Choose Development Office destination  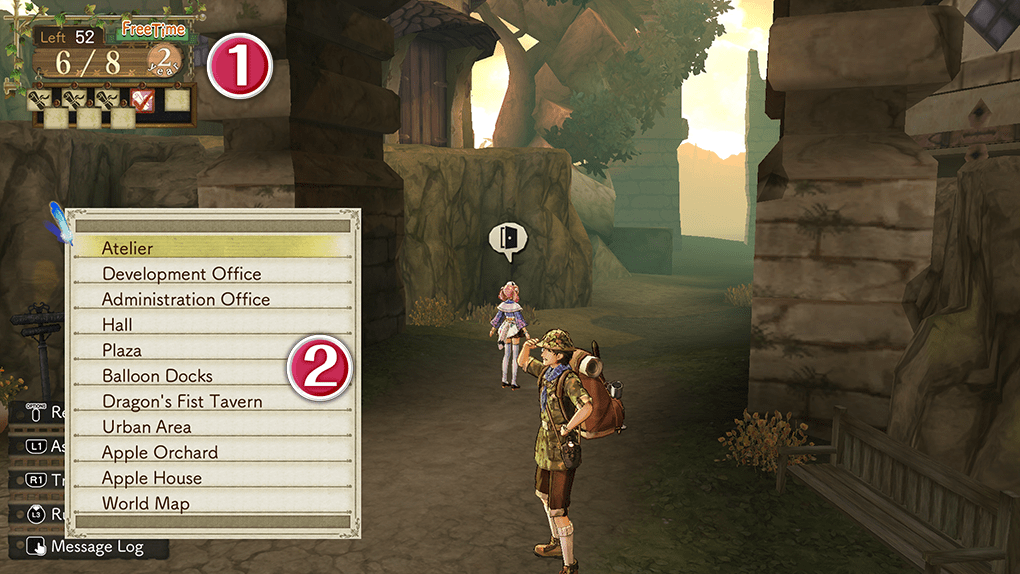[x=181, y=274]
